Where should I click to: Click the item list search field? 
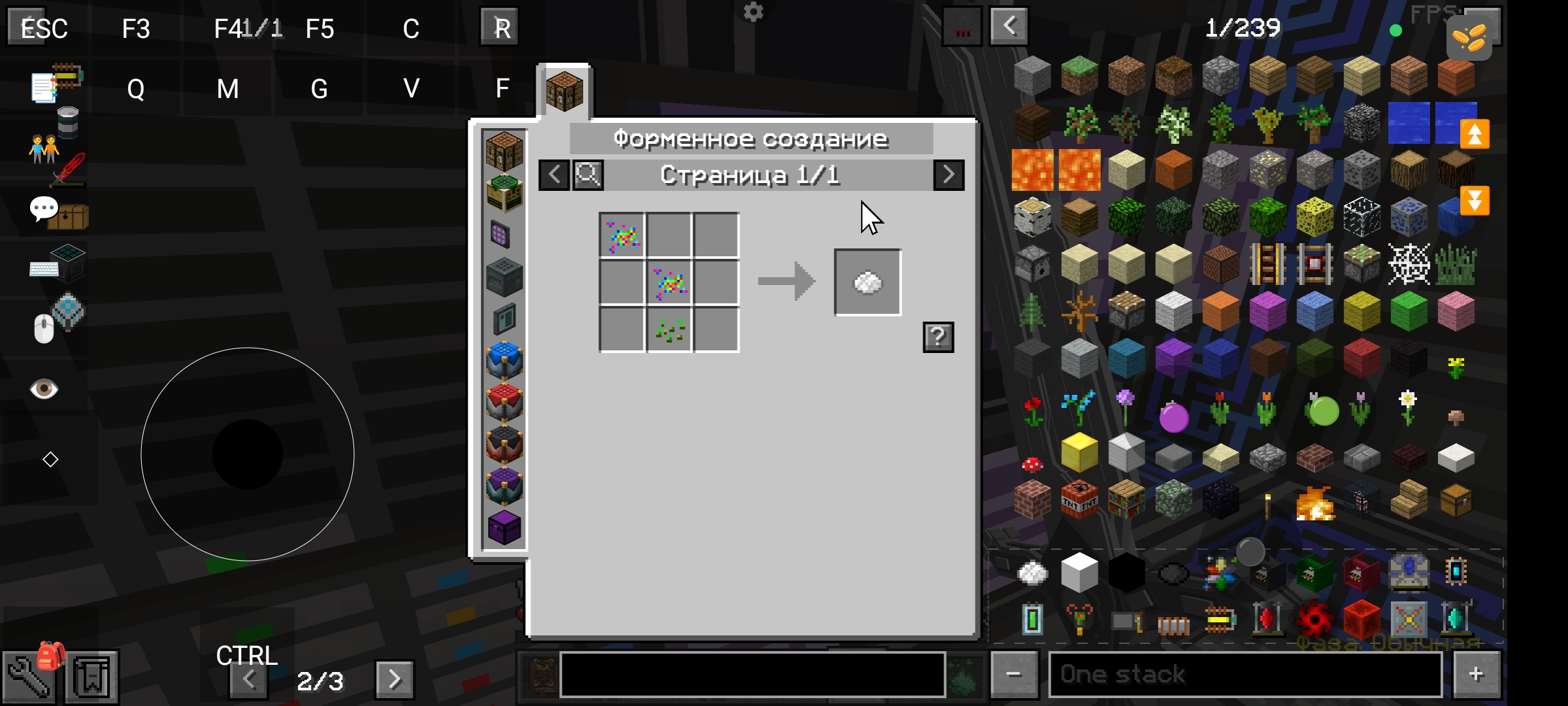pos(751,674)
